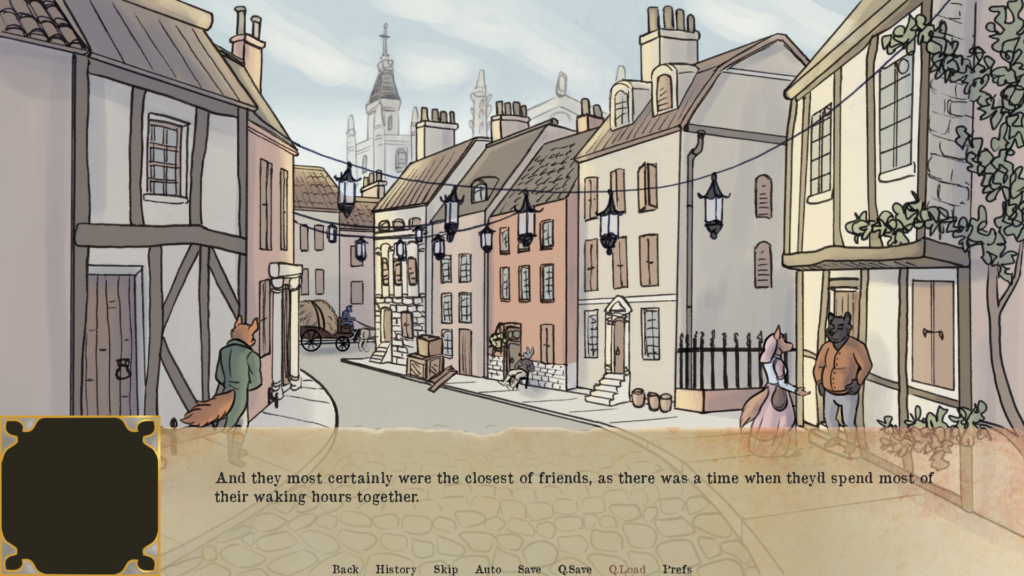The image size is (1024, 576).
Task: Click Q.Load to quick load
Action: click(627, 569)
